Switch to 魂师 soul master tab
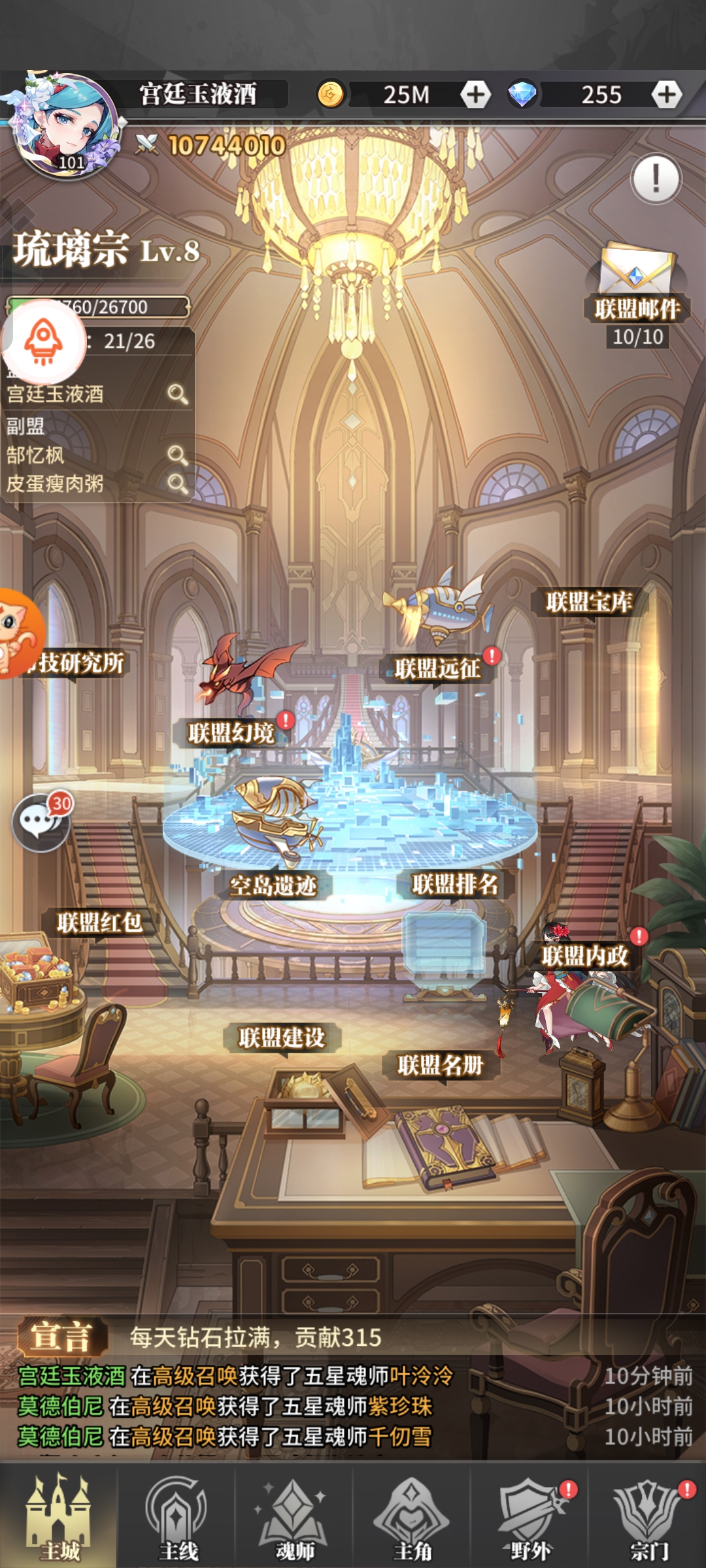Screen dimensions: 706x1568 click(x=294, y=1516)
